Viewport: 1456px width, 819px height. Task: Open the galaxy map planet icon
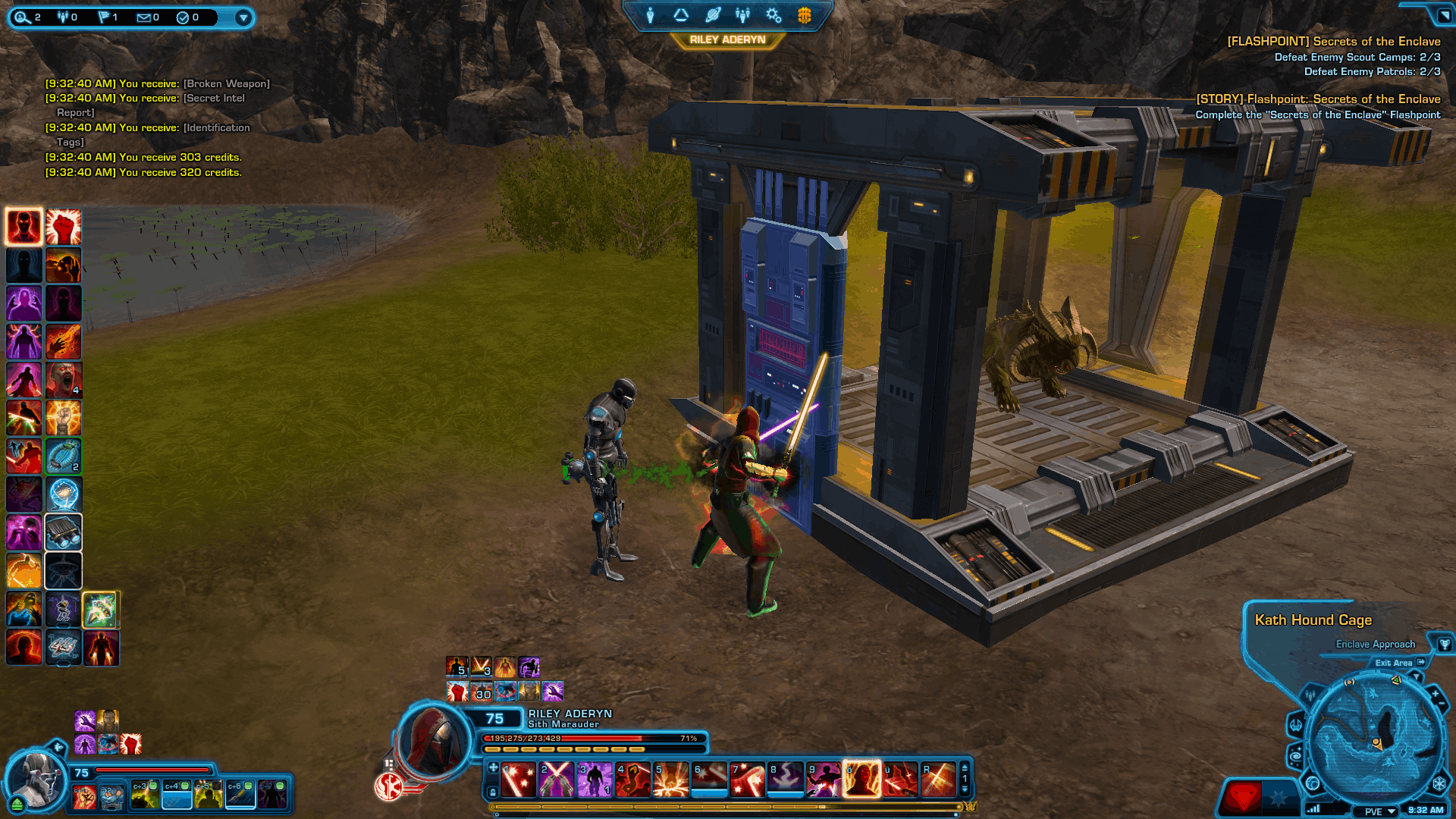tap(711, 15)
